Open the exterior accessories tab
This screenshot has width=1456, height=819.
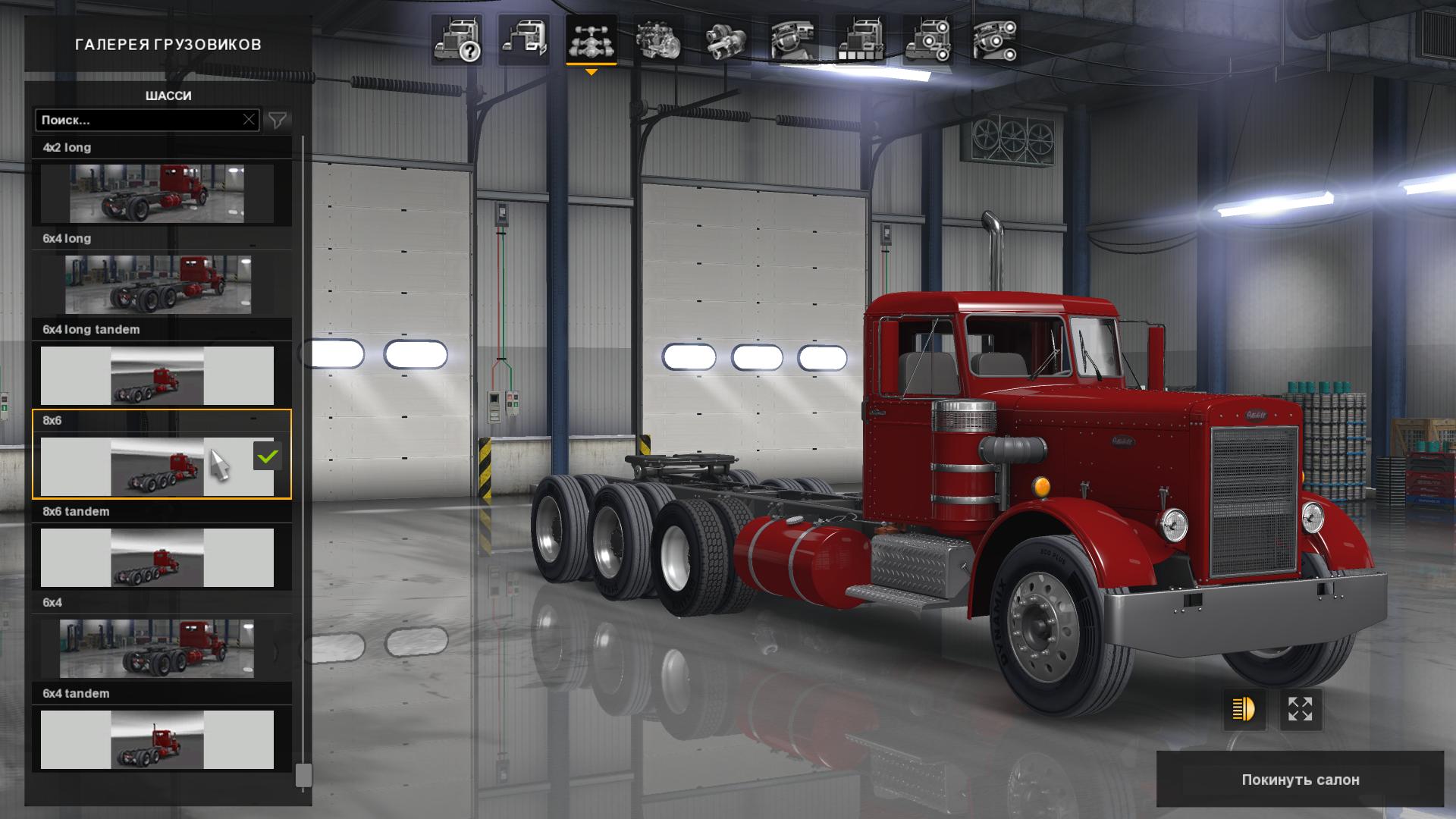pyautogui.click(x=927, y=40)
